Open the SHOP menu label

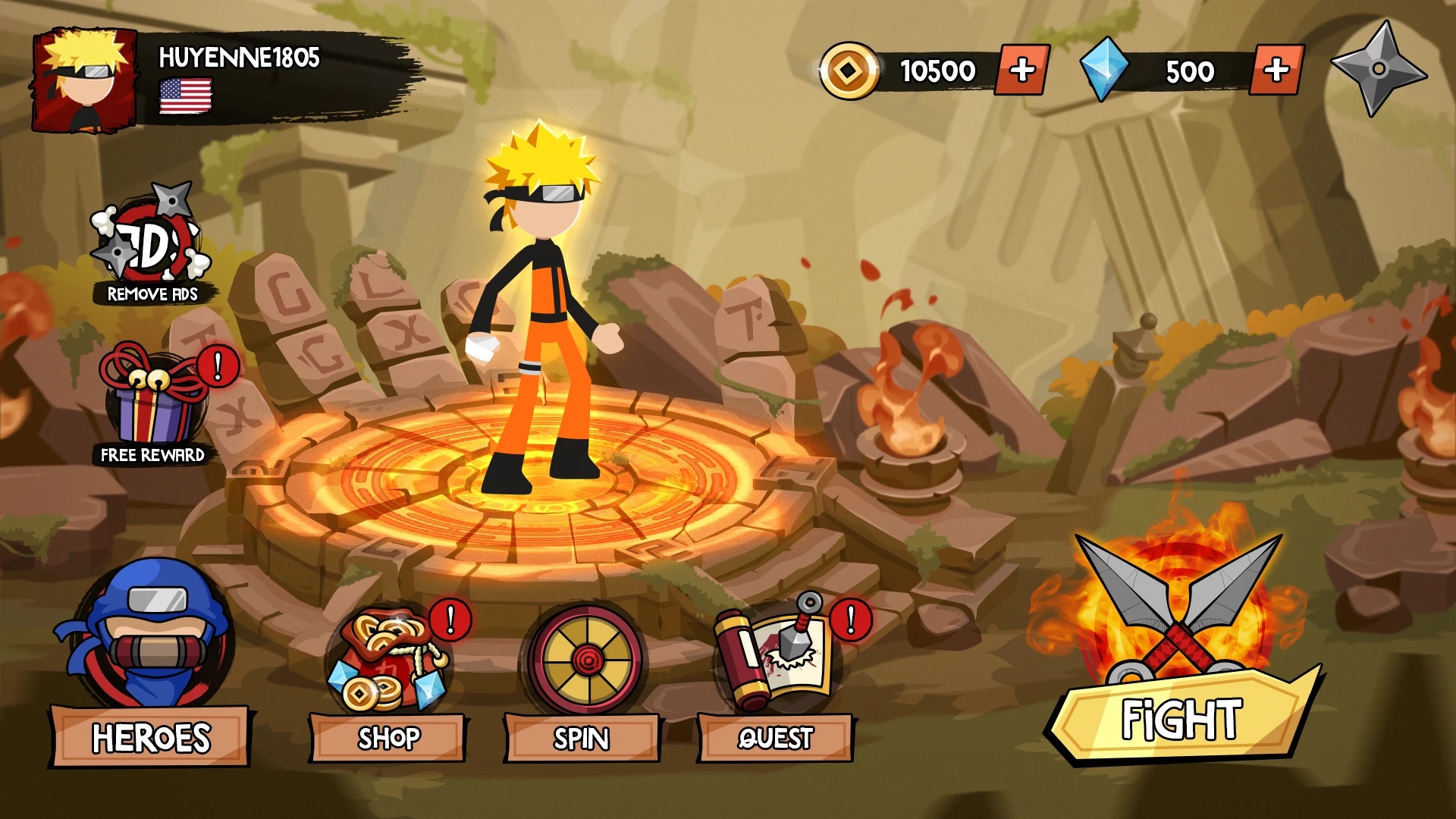[x=388, y=736]
